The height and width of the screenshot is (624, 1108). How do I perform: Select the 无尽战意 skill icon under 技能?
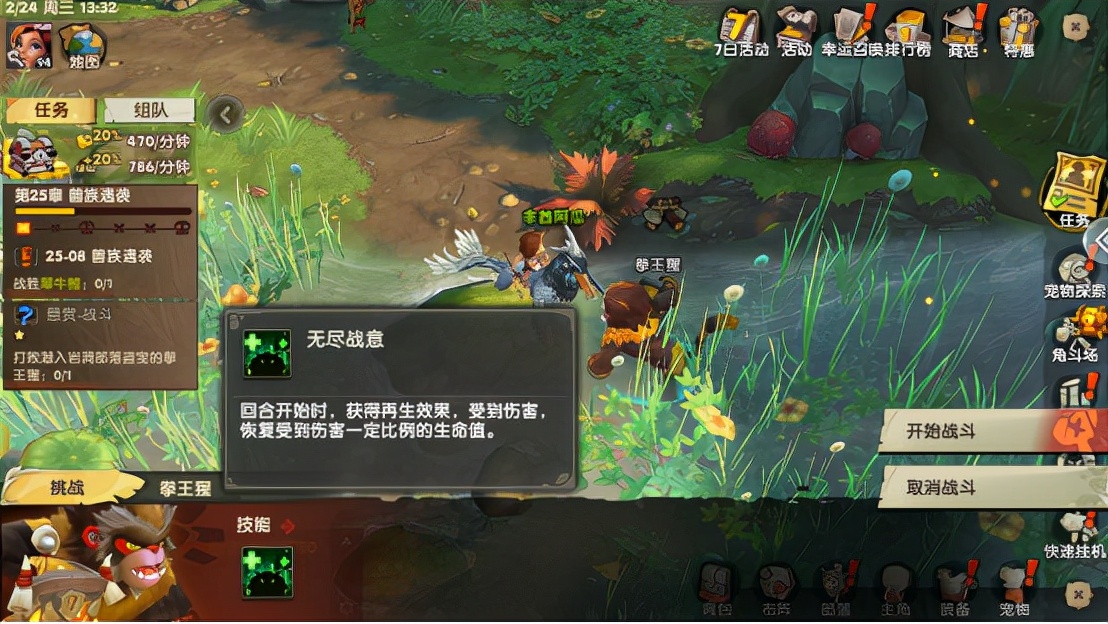pos(267,572)
